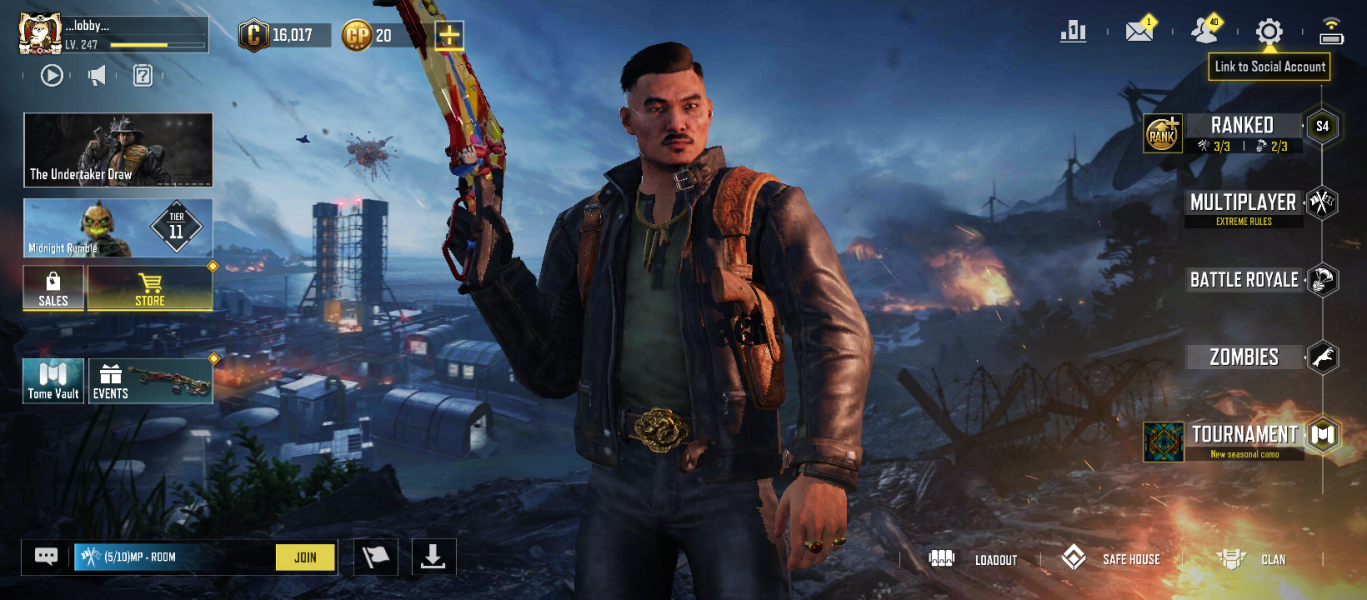Open the chat speech bubble
Image resolution: width=1367 pixels, height=600 pixels.
tap(46, 557)
